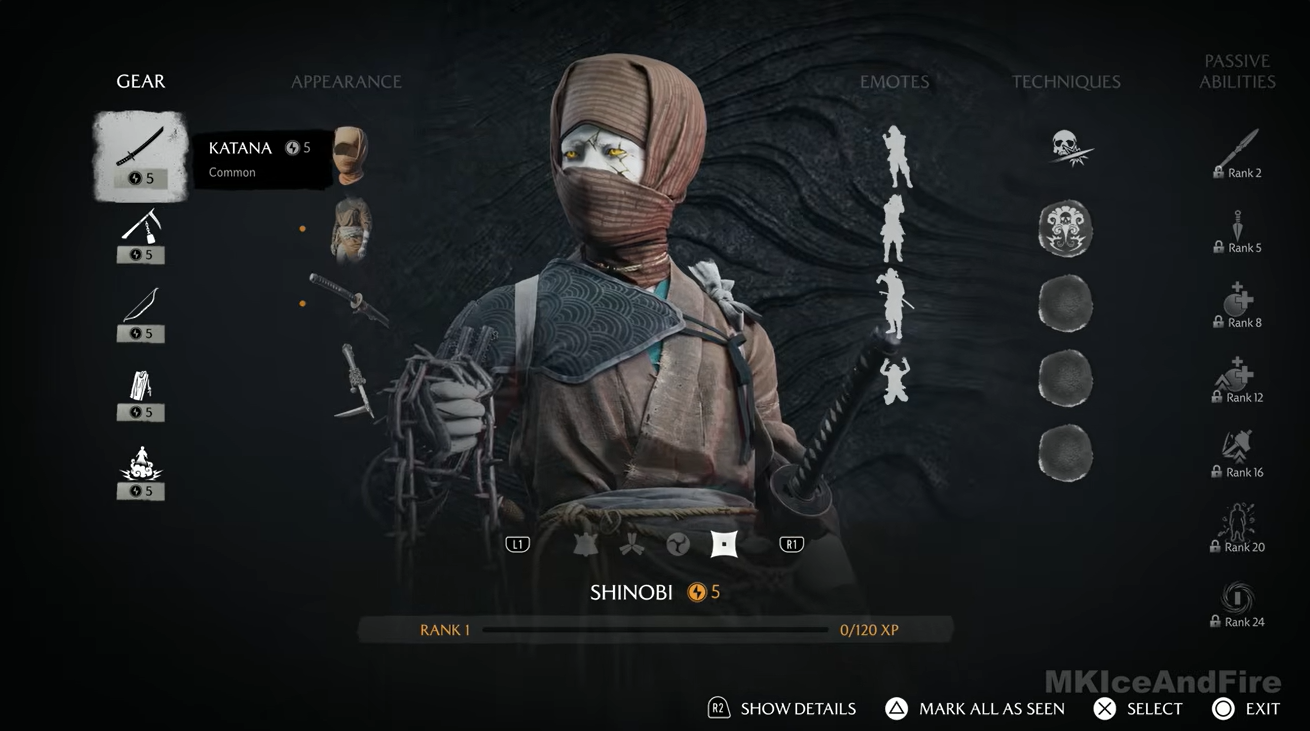Image resolution: width=1310 pixels, height=731 pixels.
Task: Choose the arms-raised silhouette emote
Action: click(x=894, y=380)
